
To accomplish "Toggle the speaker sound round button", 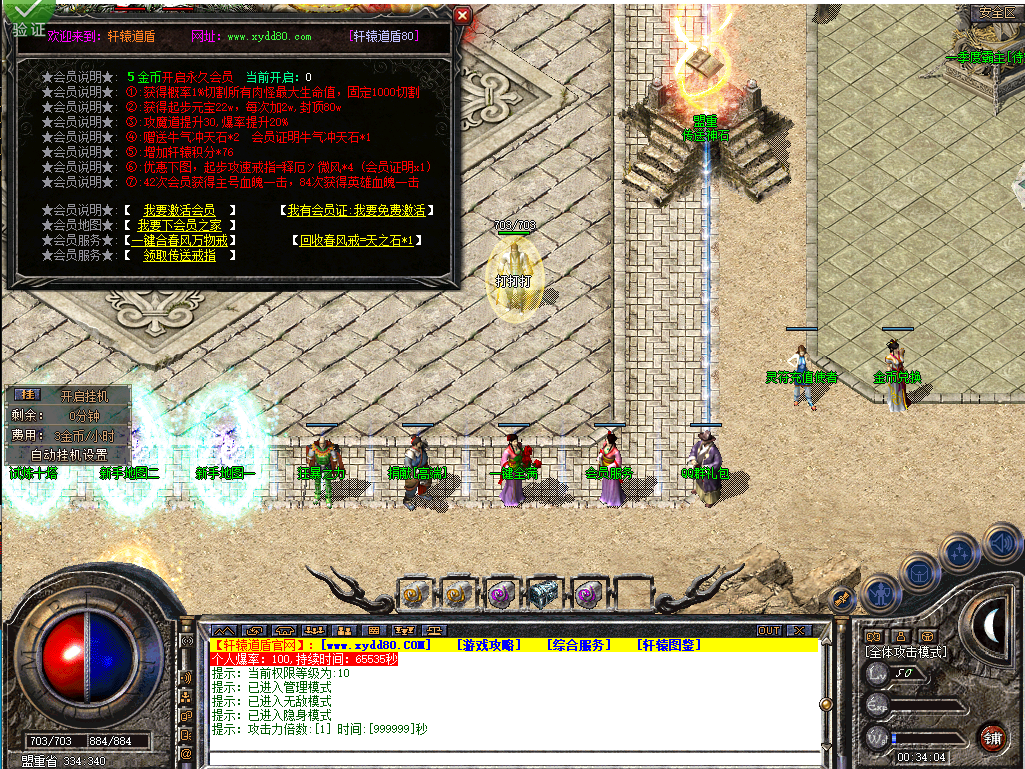I will point(1003,545).
